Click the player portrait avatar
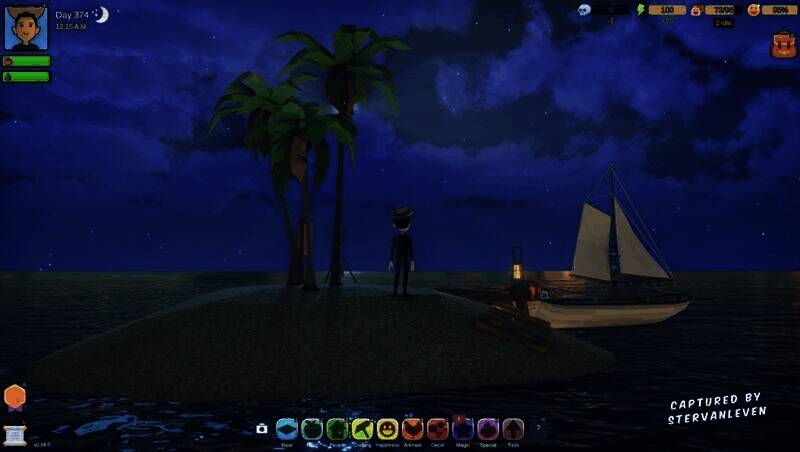Viewport: 800px width, 452px height. click(26, 28)
